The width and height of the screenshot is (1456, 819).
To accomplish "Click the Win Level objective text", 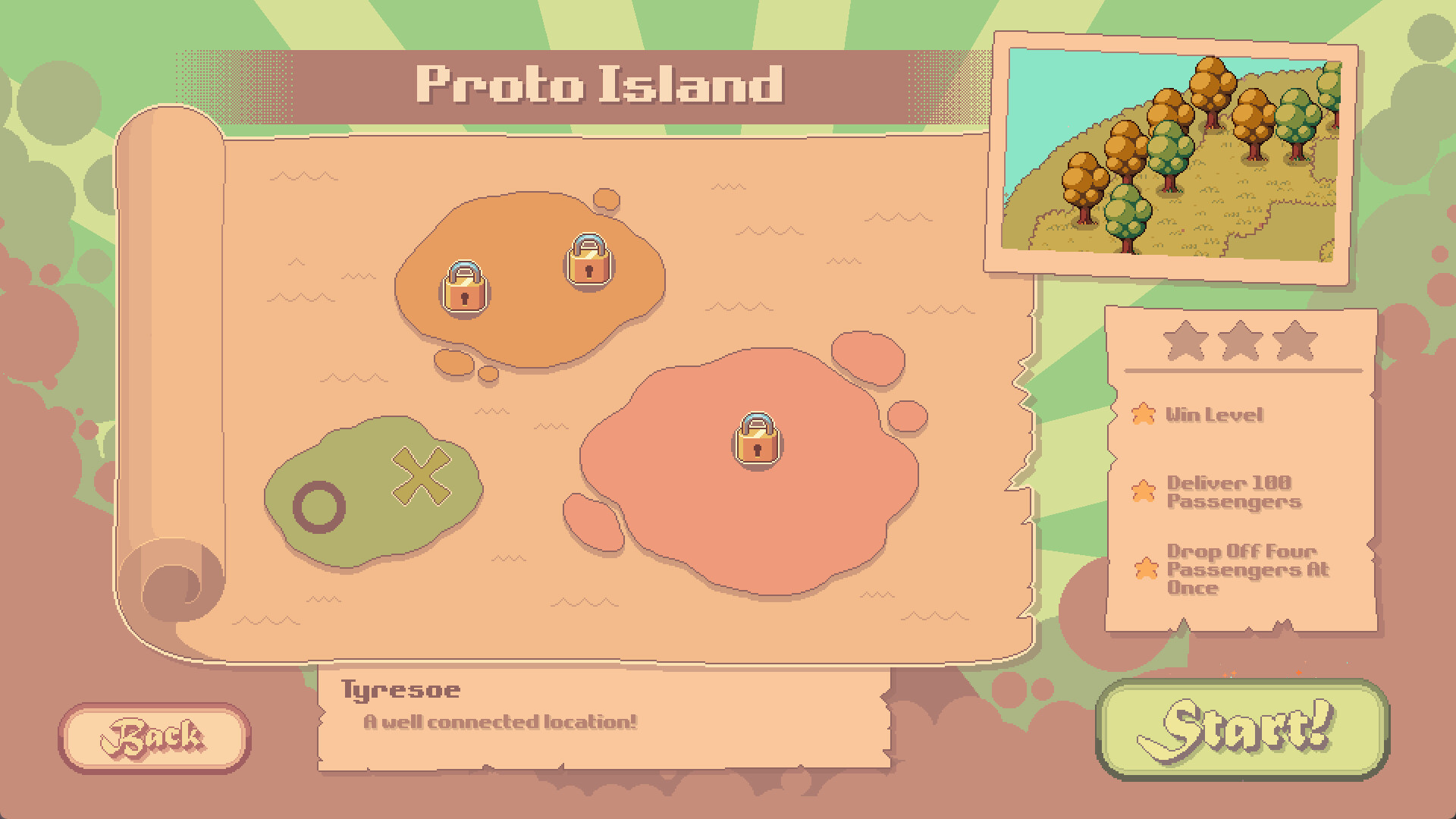I will (1215, 415).
